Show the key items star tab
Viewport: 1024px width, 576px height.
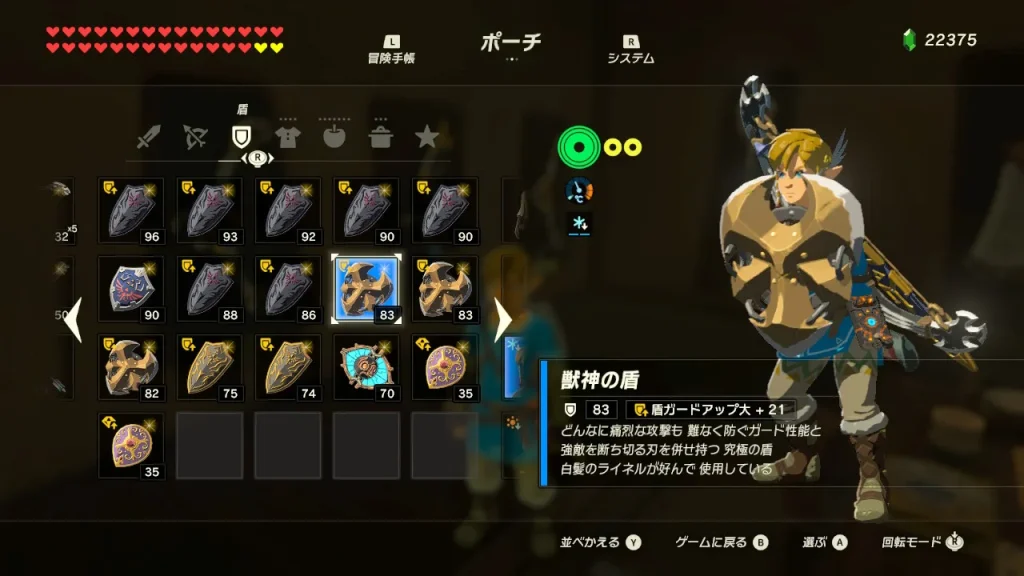[x=427, y=137]
